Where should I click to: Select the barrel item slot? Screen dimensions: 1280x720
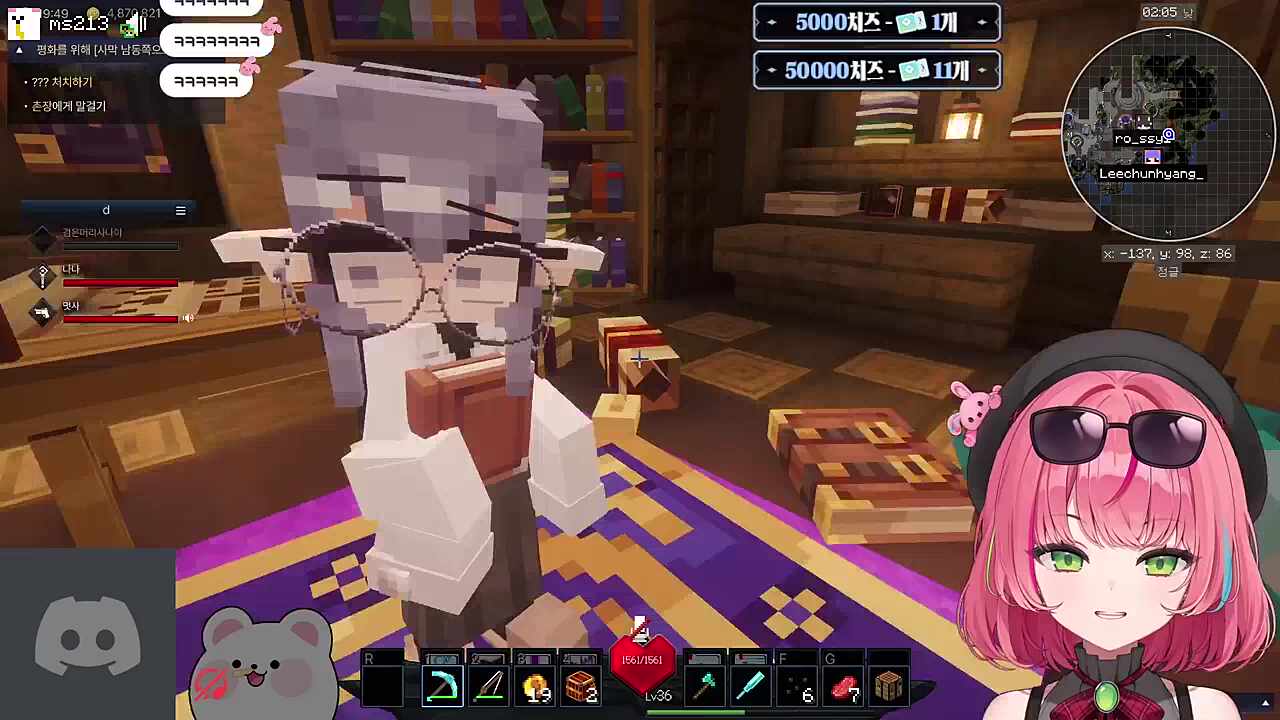[582, 687]
